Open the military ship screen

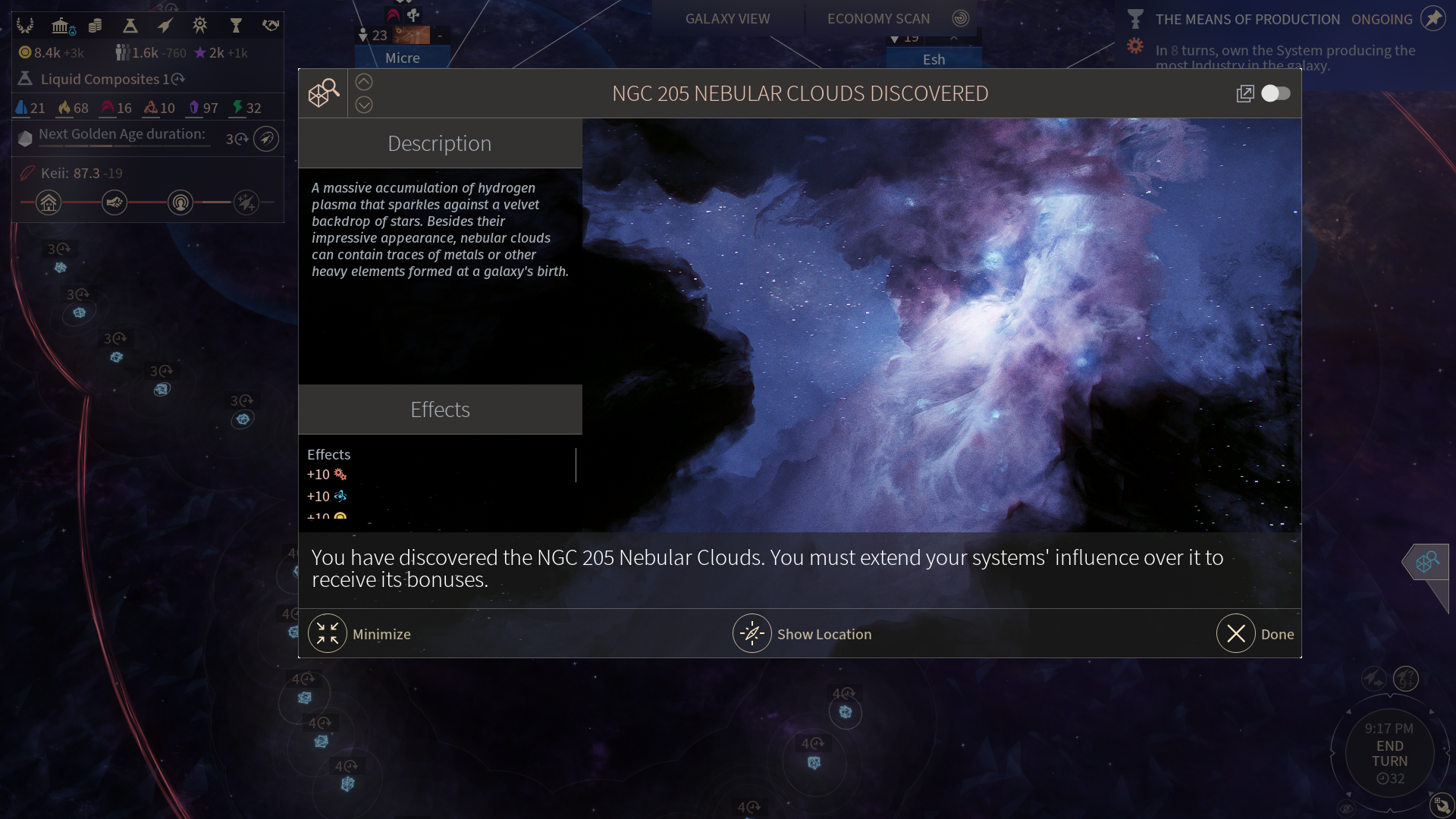(x=165, y=27)
